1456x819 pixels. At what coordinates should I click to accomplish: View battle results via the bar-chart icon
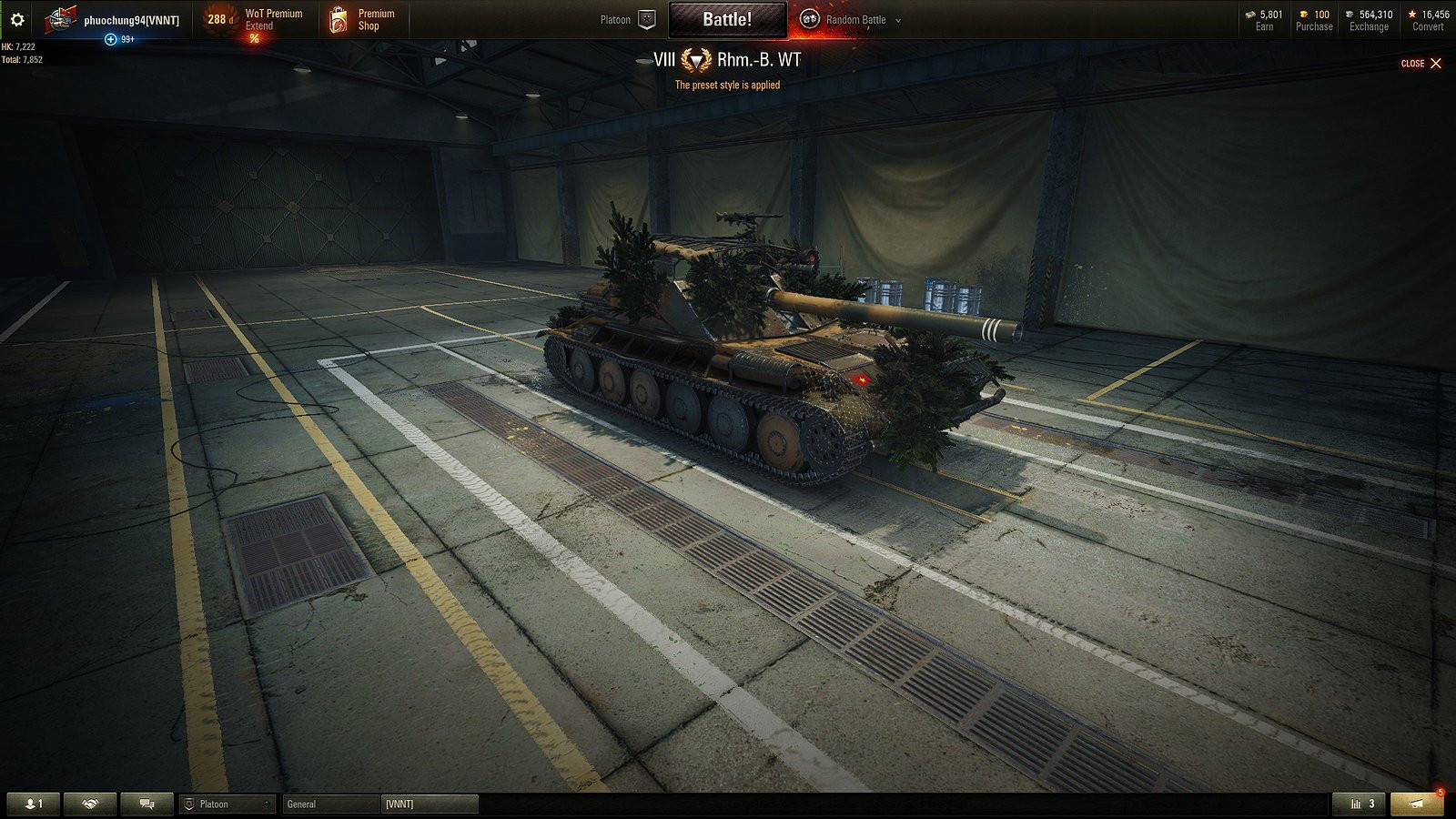1357,804
